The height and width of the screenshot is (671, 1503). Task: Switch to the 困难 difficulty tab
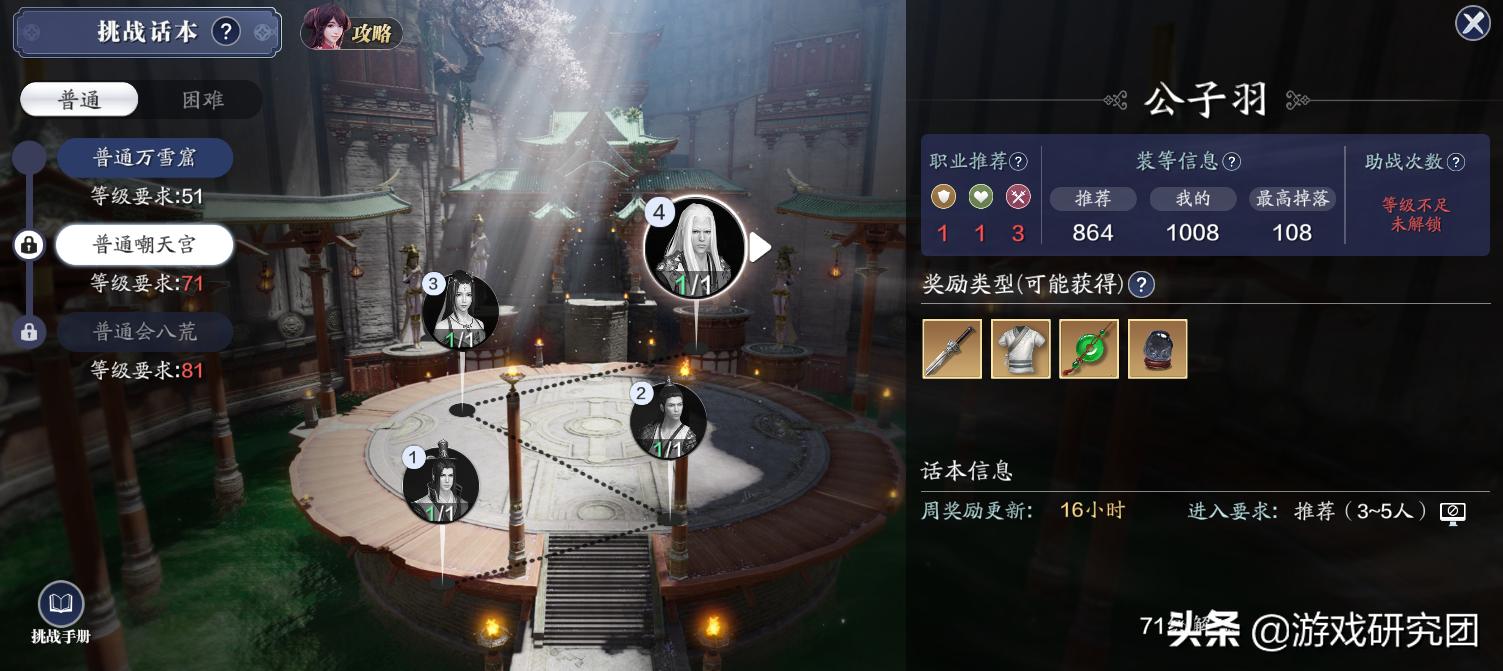202,100
